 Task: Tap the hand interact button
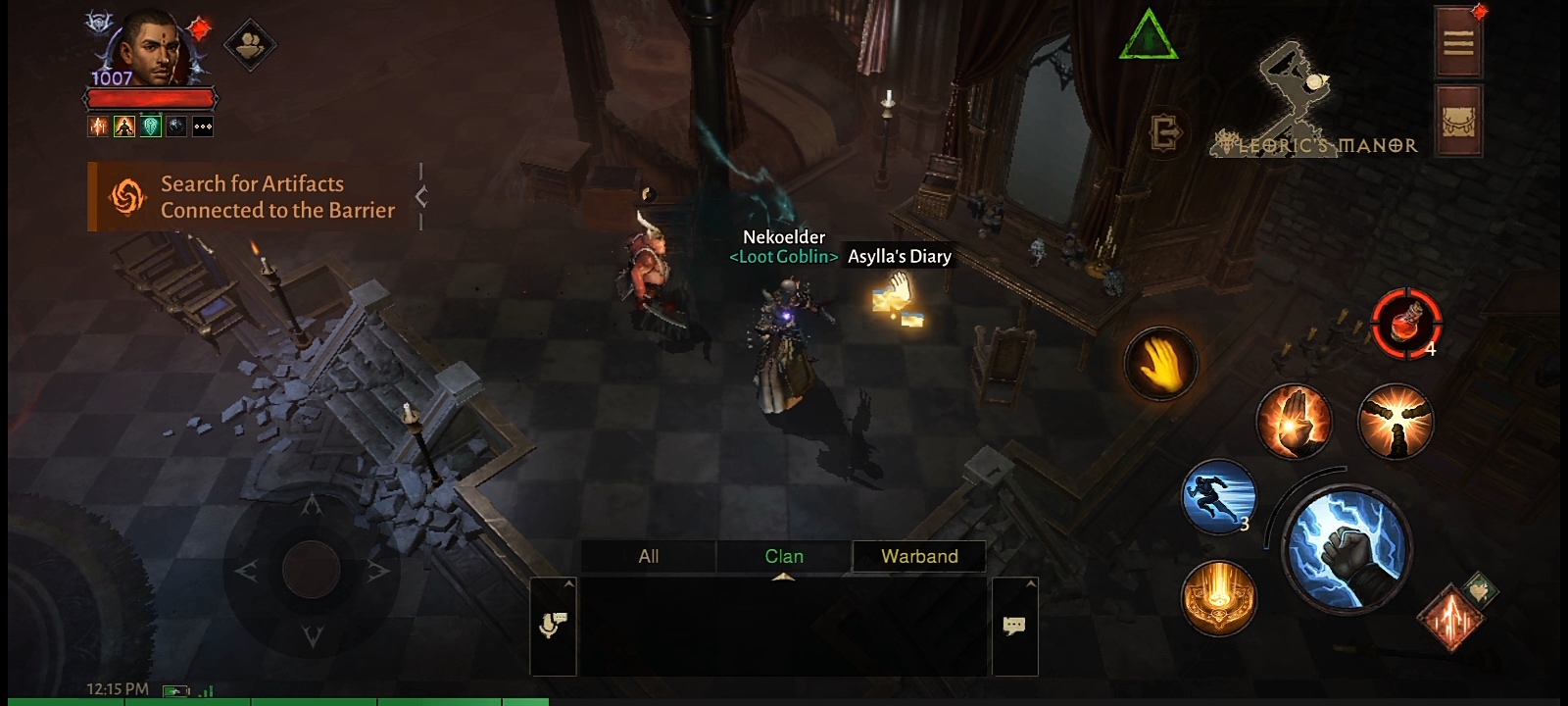[x=1160, y=363]
